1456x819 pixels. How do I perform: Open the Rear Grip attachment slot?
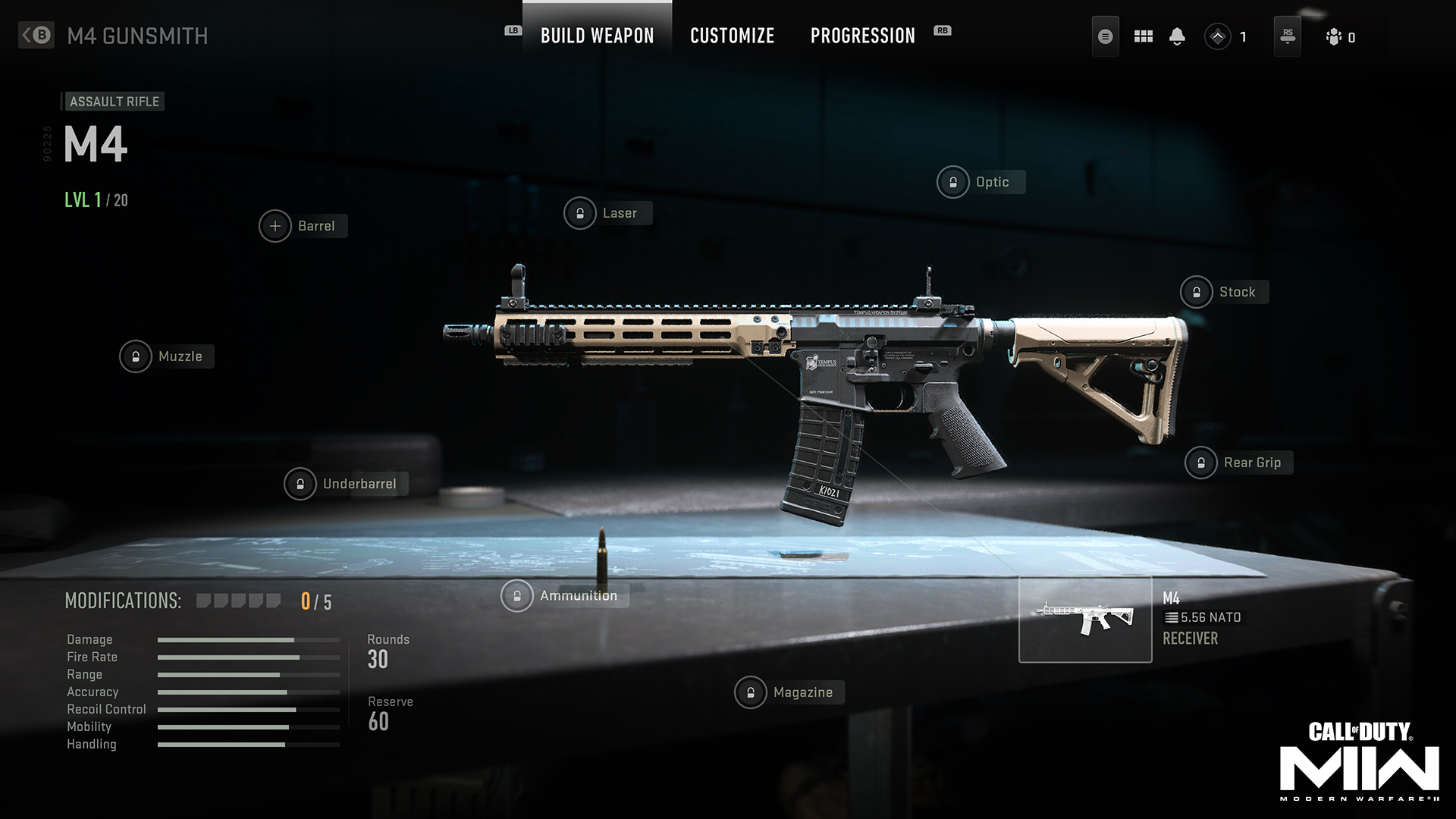point(1201,463)
